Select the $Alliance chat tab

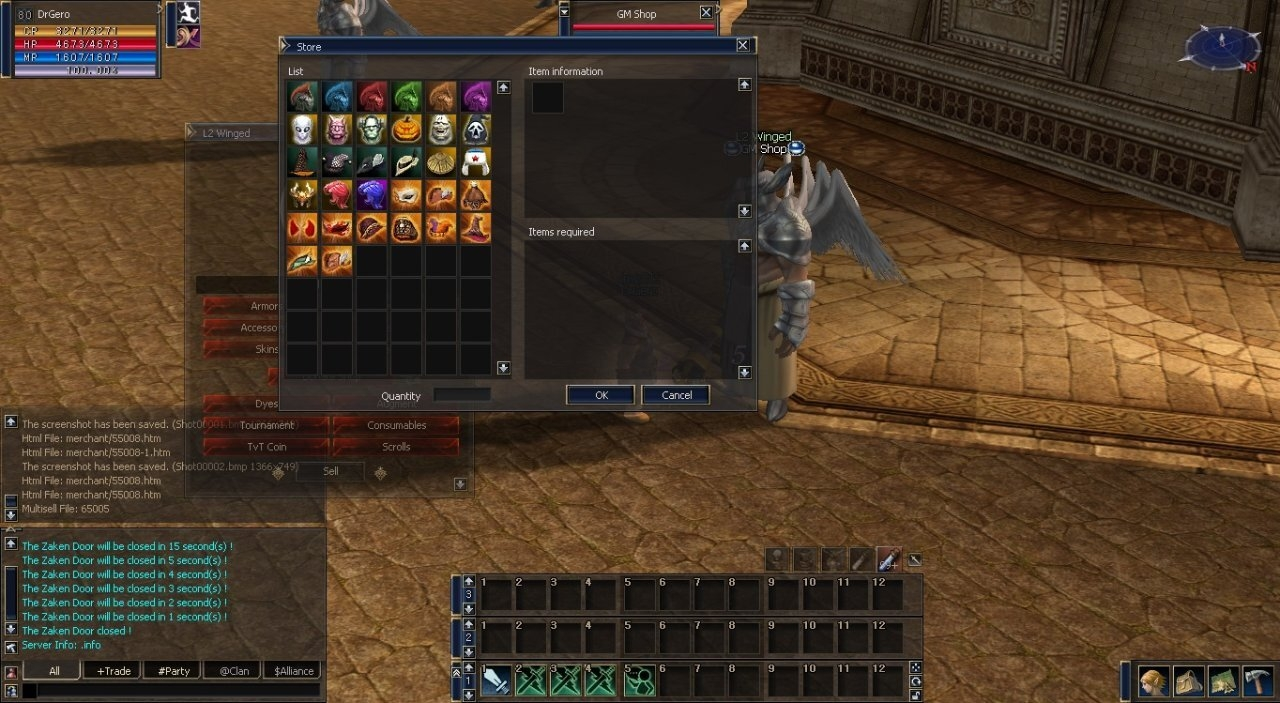(294, 671)
